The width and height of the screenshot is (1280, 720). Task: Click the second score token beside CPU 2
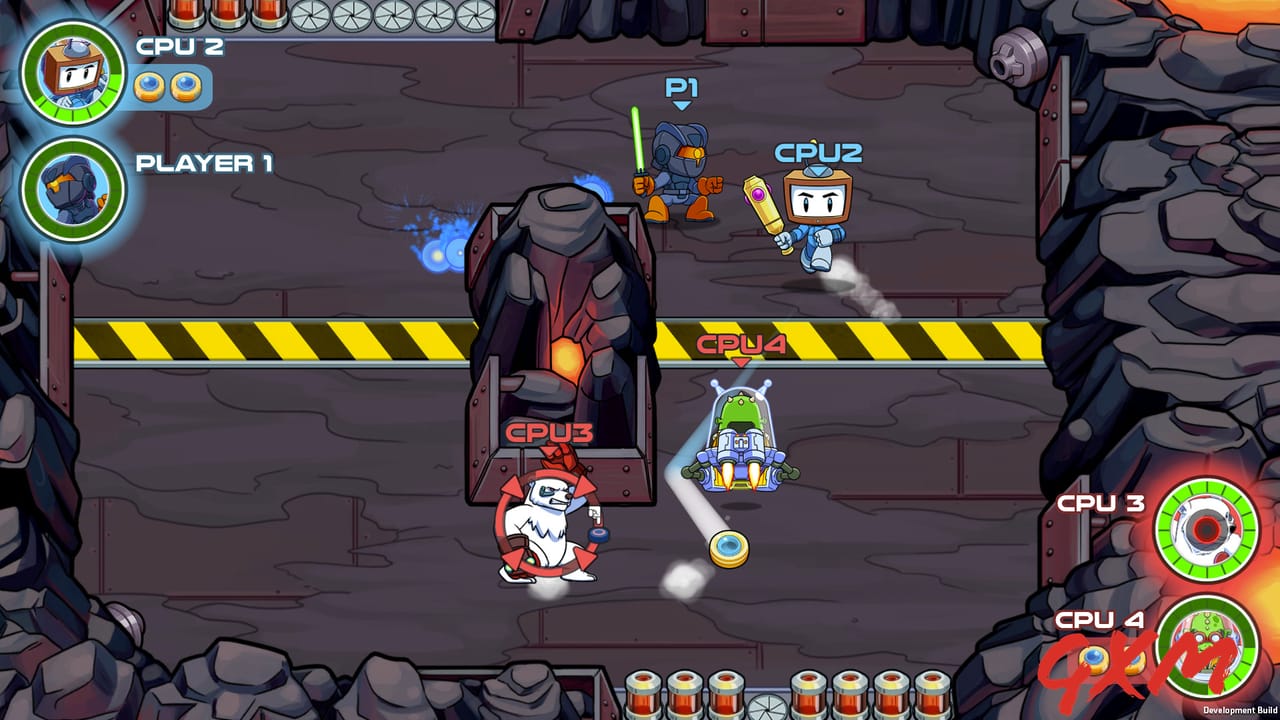tap(184, 87)
